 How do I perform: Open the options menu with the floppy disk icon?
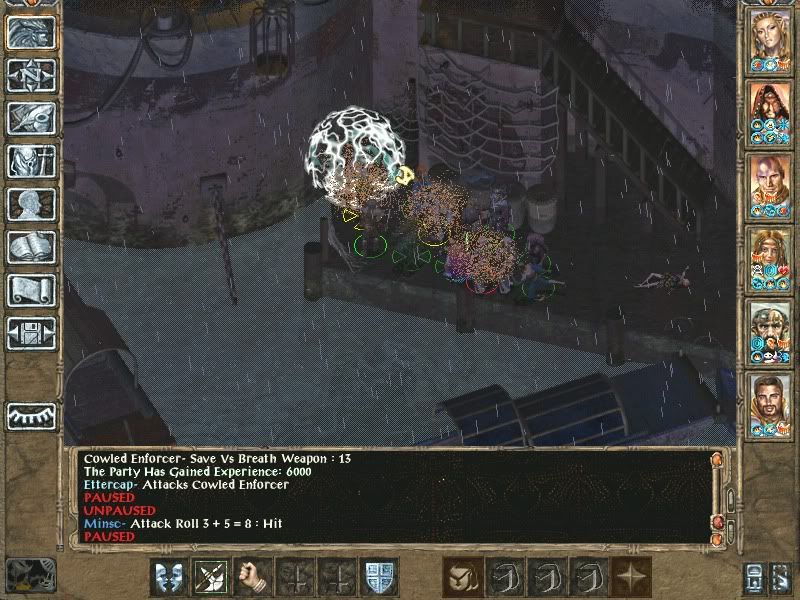pyautogui.click(x=31, y=333)
